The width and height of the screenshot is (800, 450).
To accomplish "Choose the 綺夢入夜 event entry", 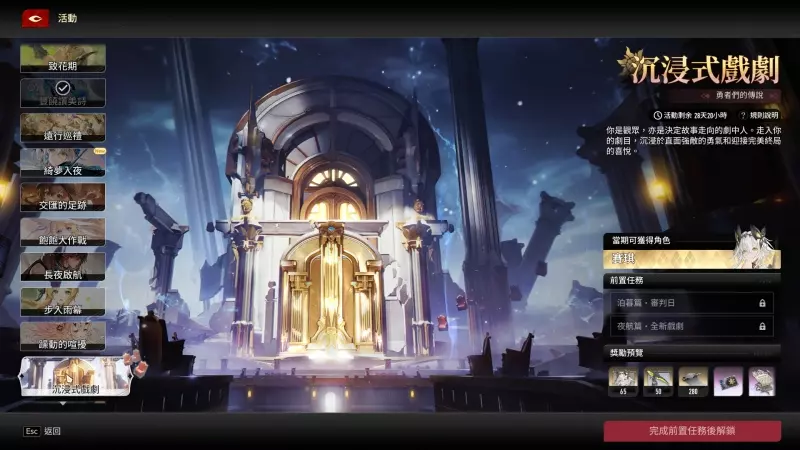I will tap(62, 163).
